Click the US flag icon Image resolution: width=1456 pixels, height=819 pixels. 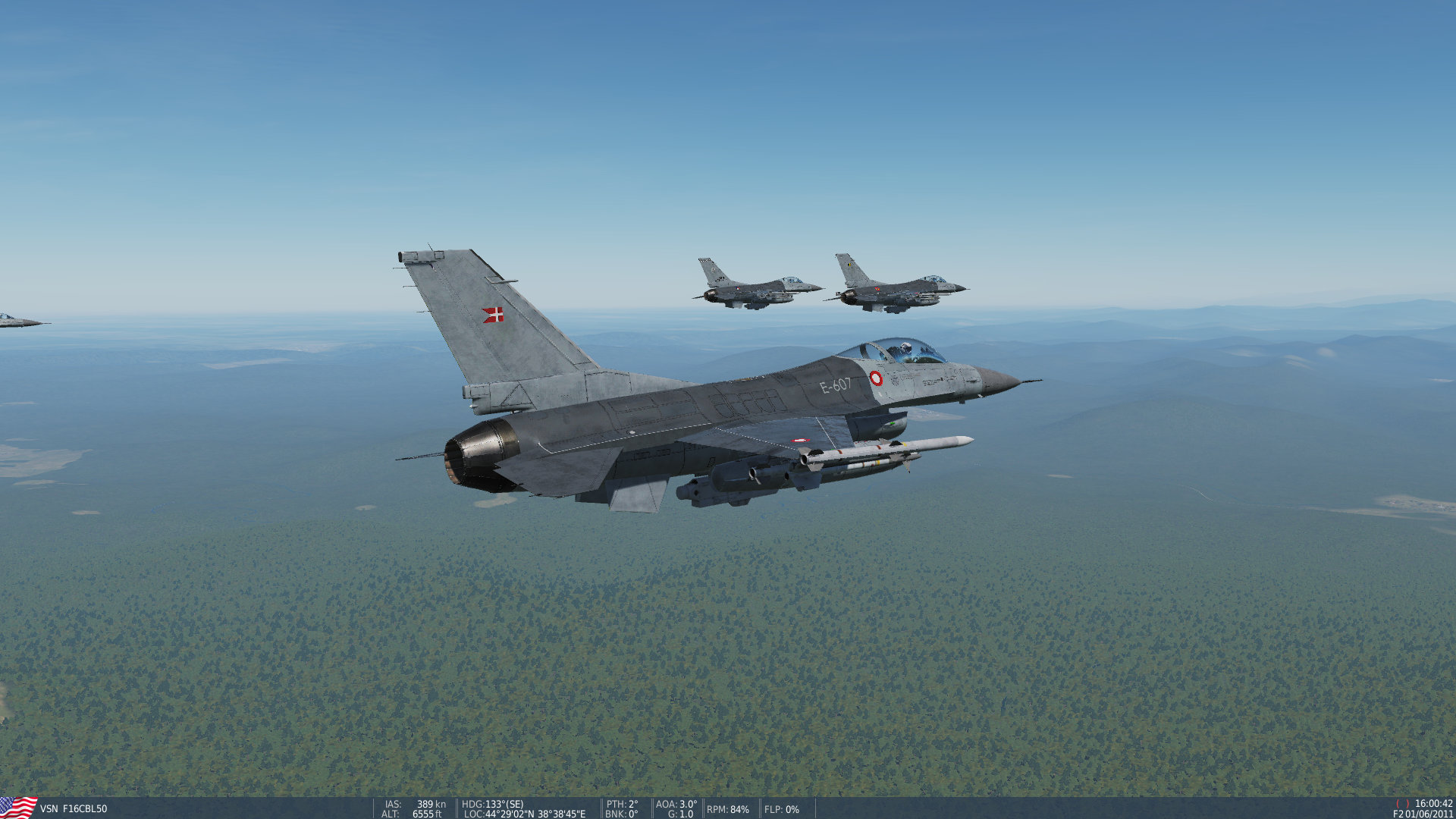17,808
